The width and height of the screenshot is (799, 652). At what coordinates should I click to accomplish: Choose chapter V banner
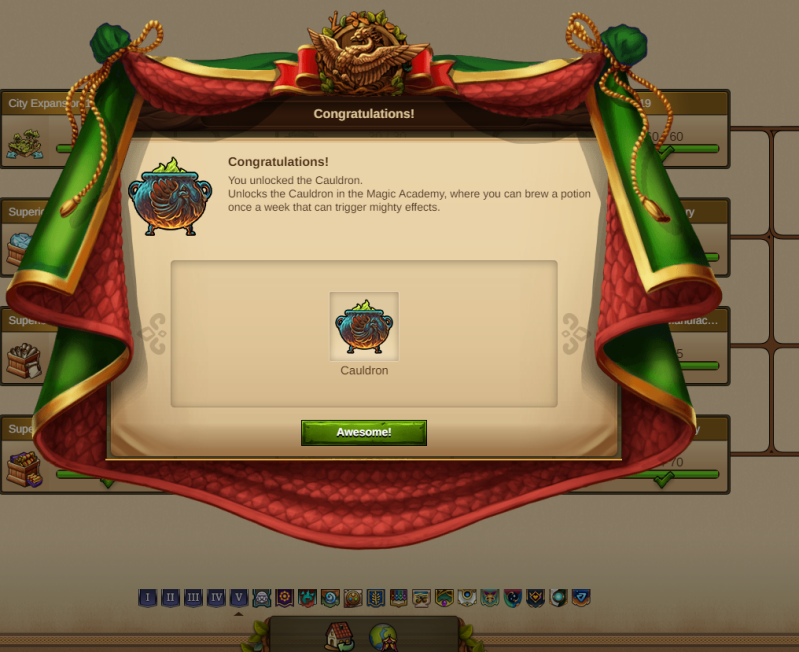coord(238,598)
